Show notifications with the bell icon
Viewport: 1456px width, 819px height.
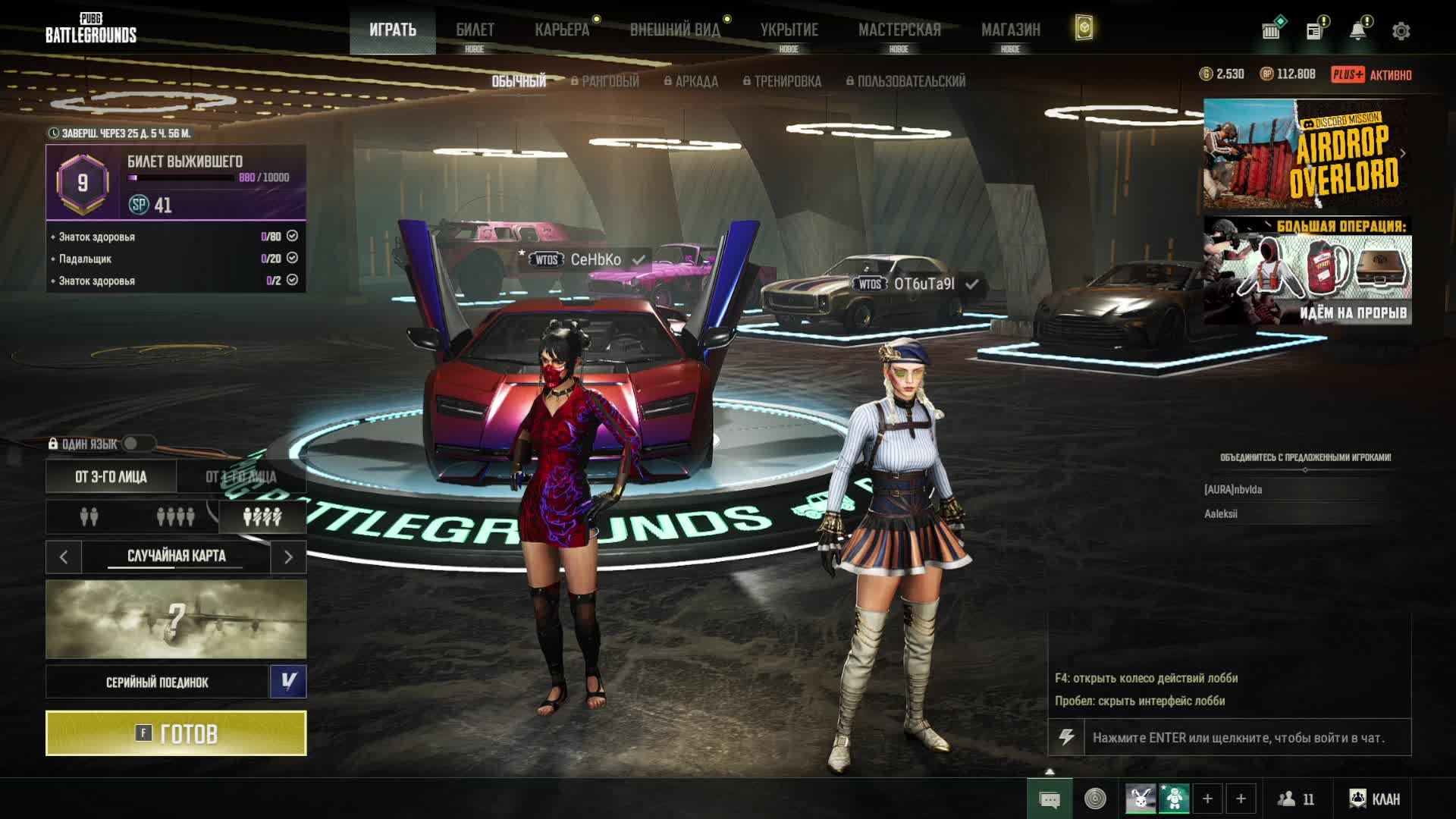1357,31
